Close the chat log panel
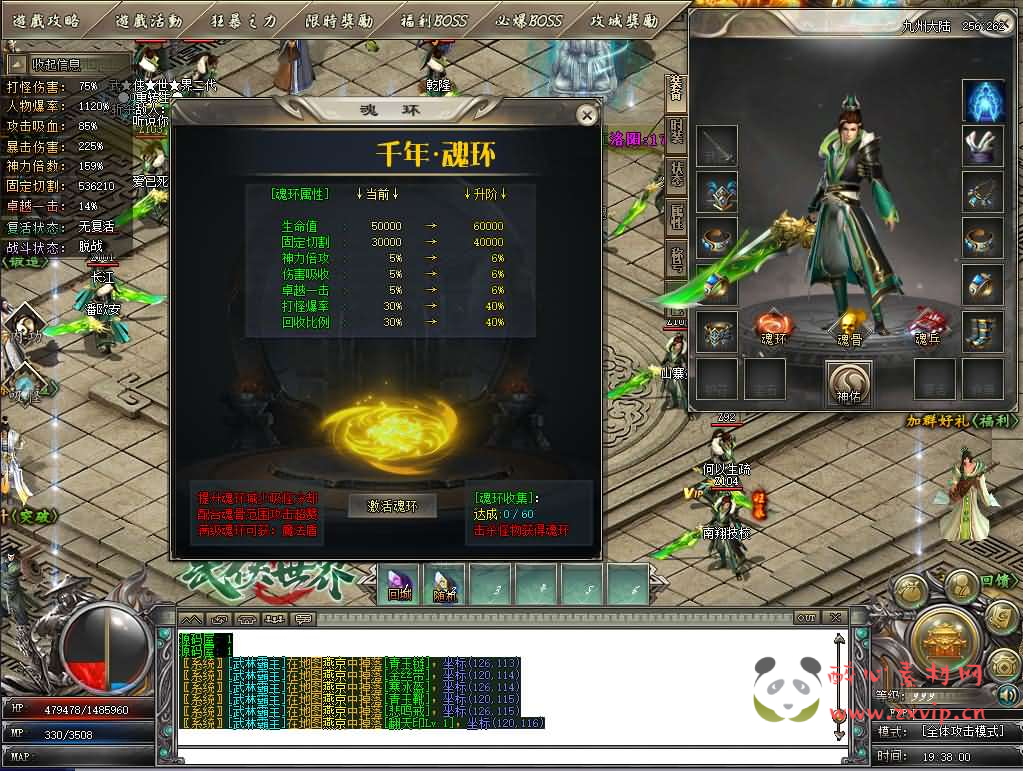 (x=834, y=618)
